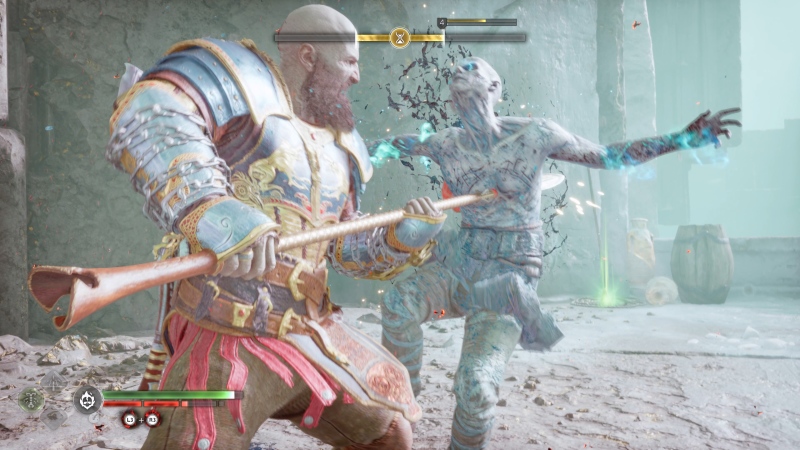This screenshot has width=800, height=450.
Task: Activate the Spartan Rage flaming face icon
Action: click(88, 399)
